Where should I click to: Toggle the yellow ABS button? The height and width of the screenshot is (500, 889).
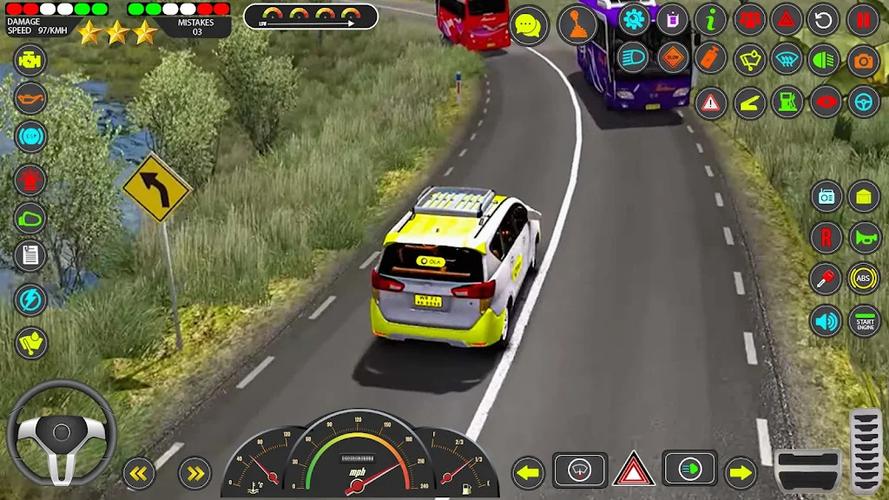pos(863,278)
